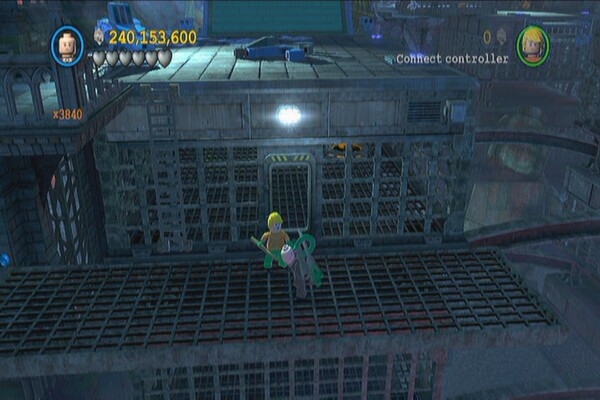Viewport: 600px width, 400px height.
Task: Click the blond player two portrait
Action: 533,45
